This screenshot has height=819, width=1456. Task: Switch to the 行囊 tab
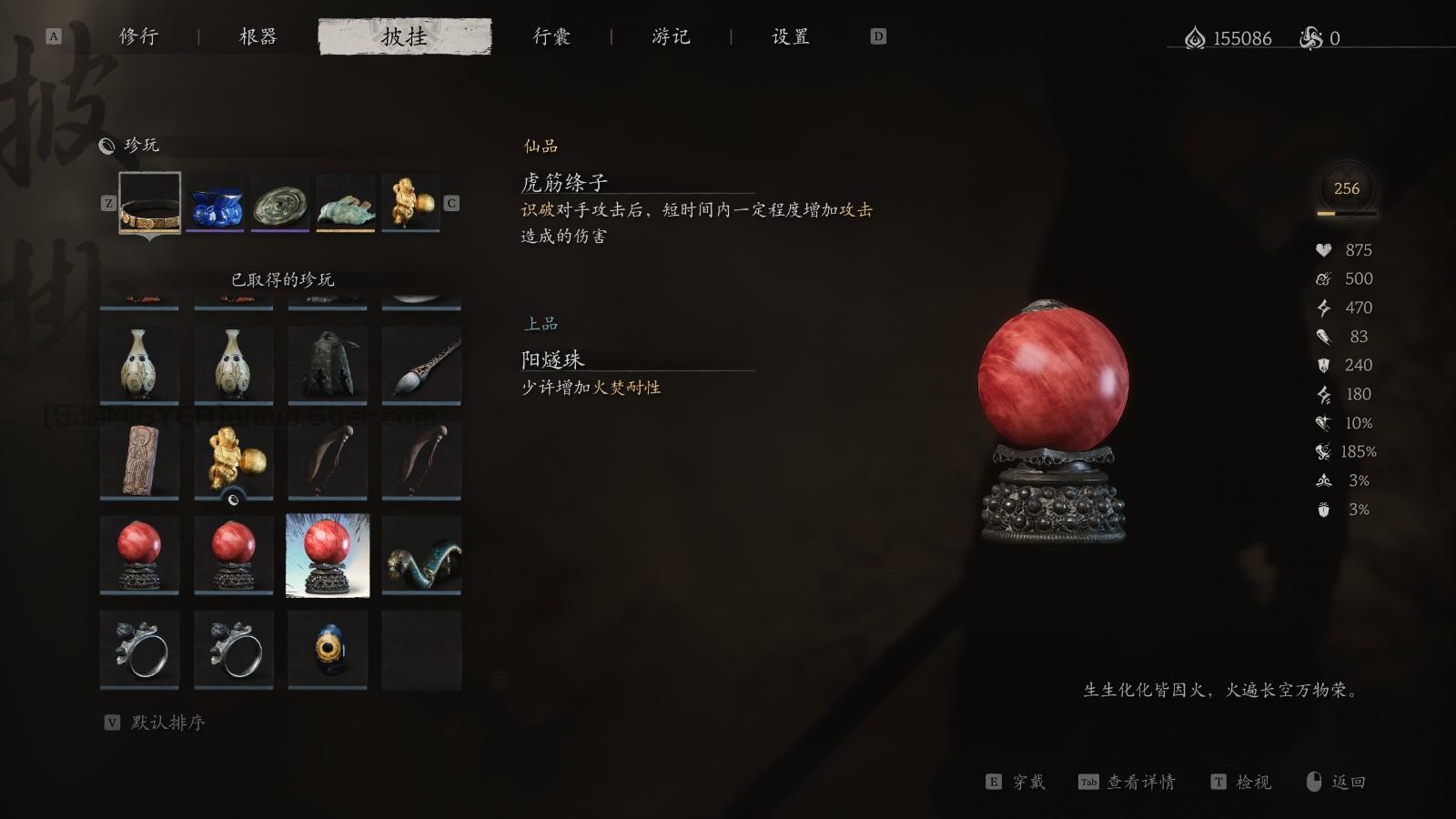[x=552, y=36]
